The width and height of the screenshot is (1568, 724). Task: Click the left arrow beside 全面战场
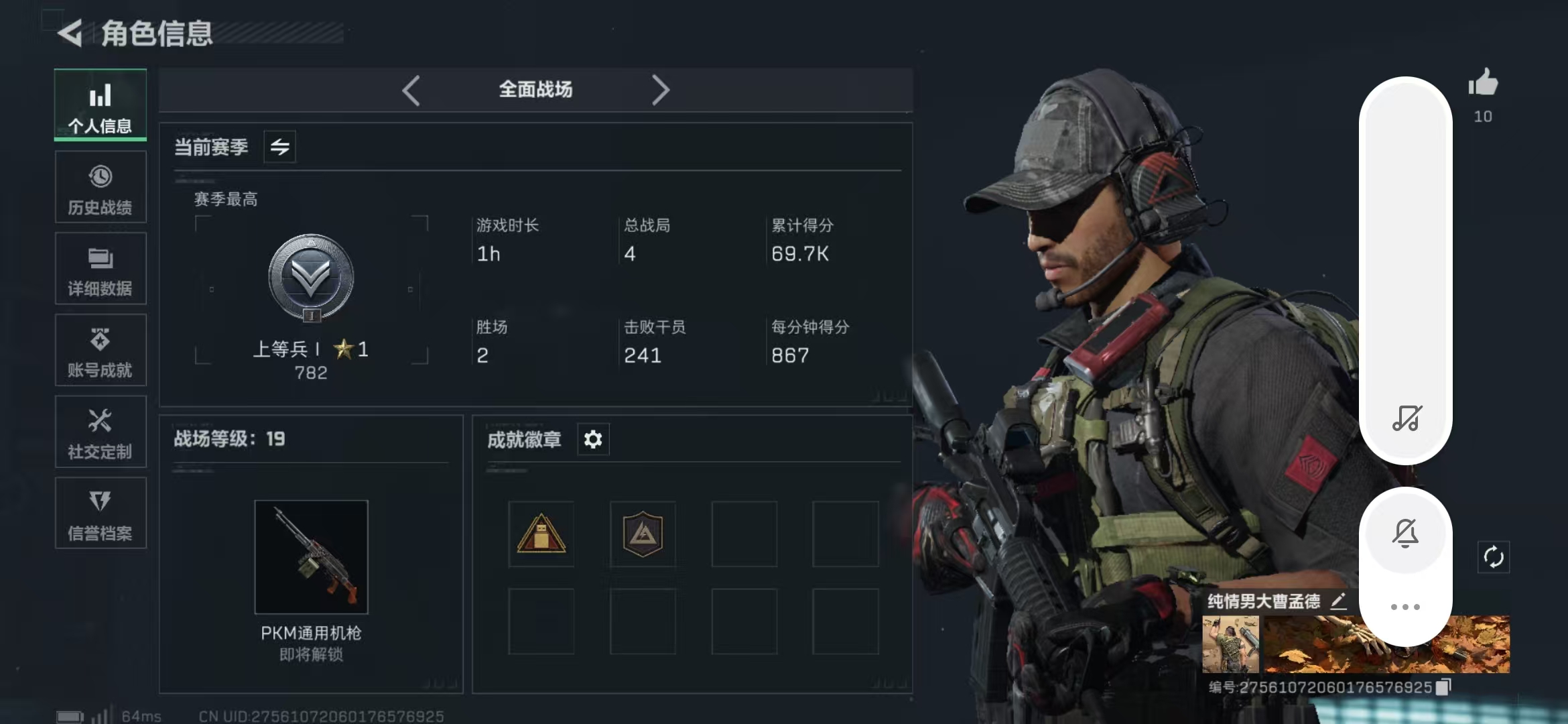[x=411, y=90]
